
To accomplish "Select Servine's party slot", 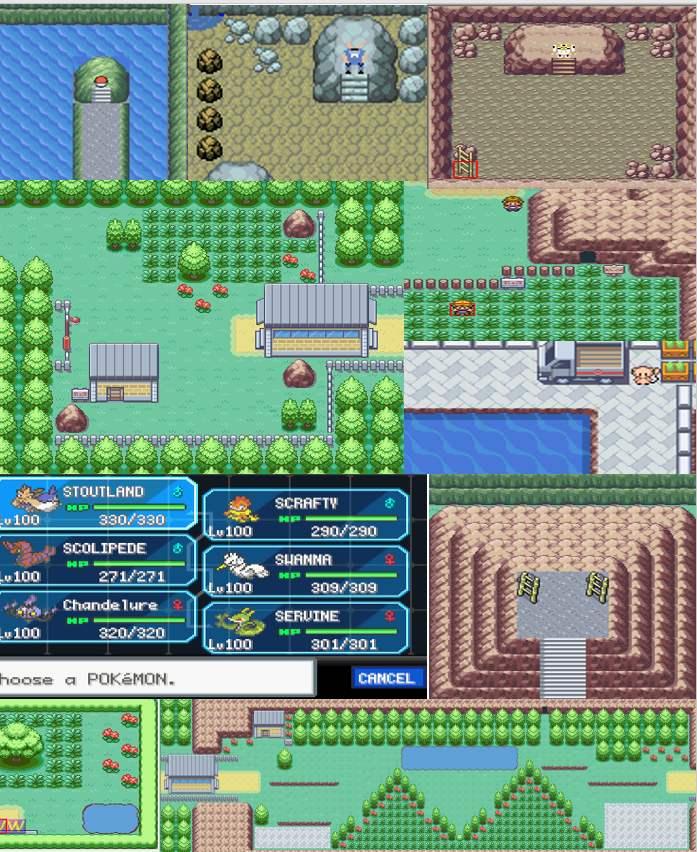I will [x=306, y=628].
